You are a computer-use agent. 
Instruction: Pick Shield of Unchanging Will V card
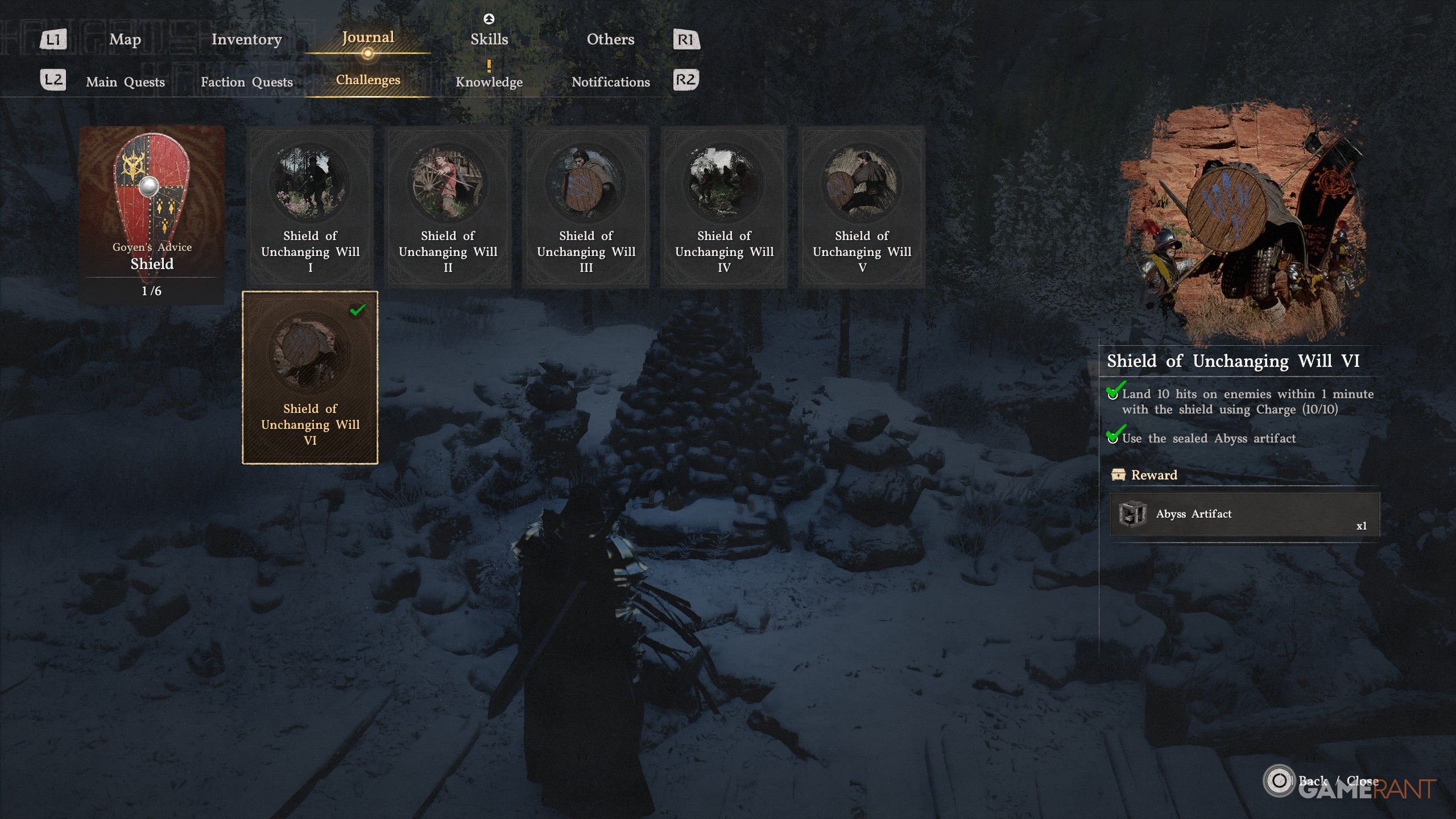[862, 206]
